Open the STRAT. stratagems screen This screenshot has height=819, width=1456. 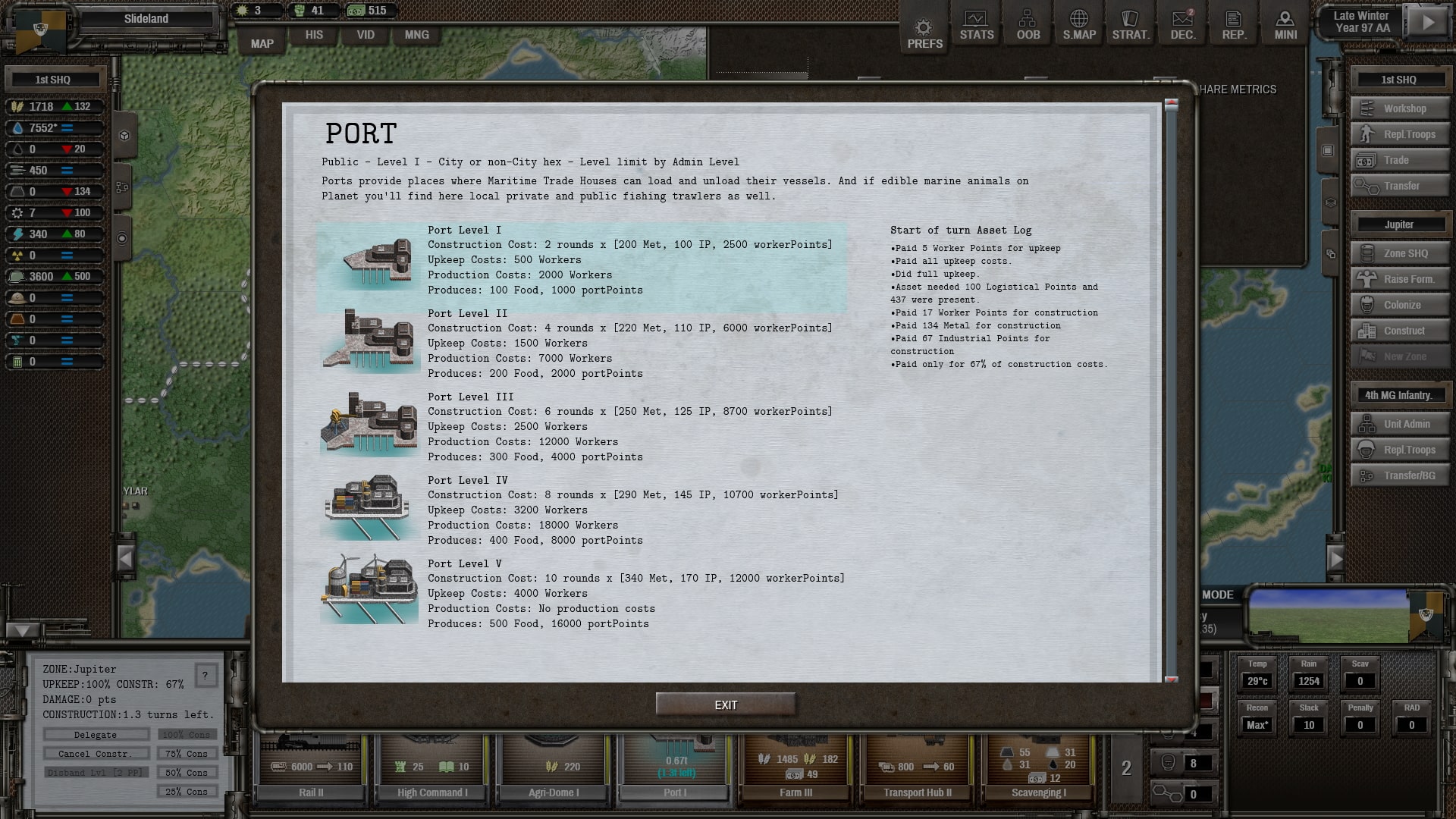click(x=1131, y=26)
